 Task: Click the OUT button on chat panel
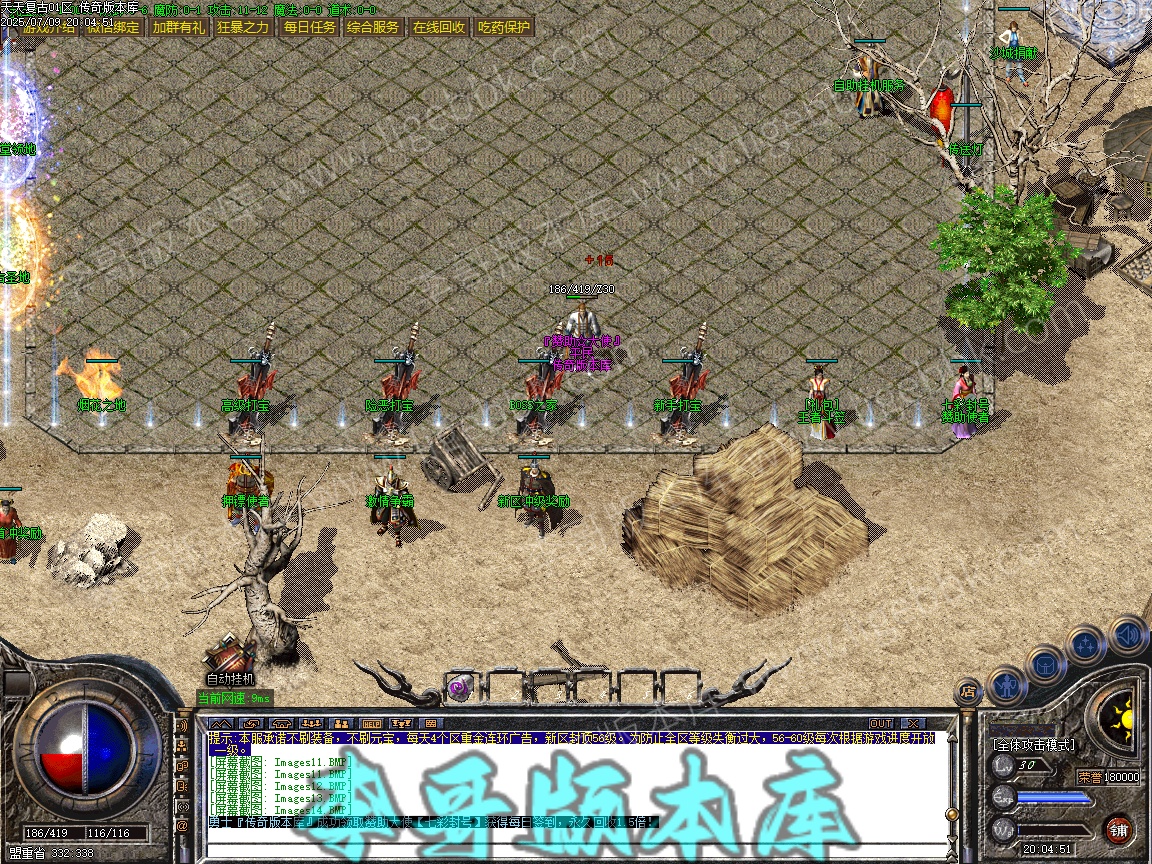pos(880,723)
